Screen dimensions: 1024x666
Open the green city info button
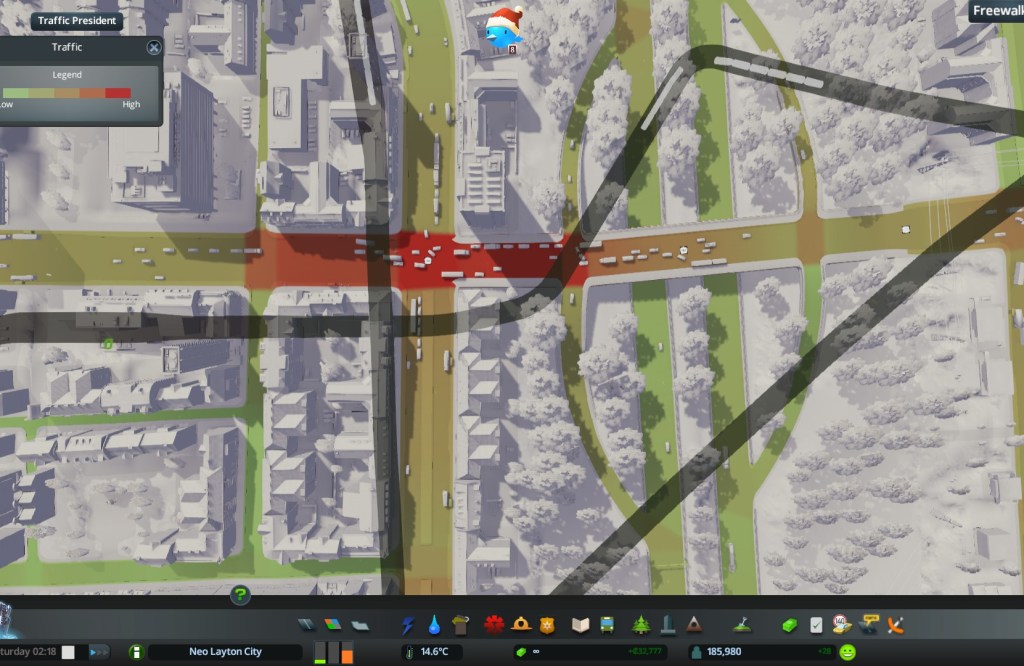tap(136, 652)
